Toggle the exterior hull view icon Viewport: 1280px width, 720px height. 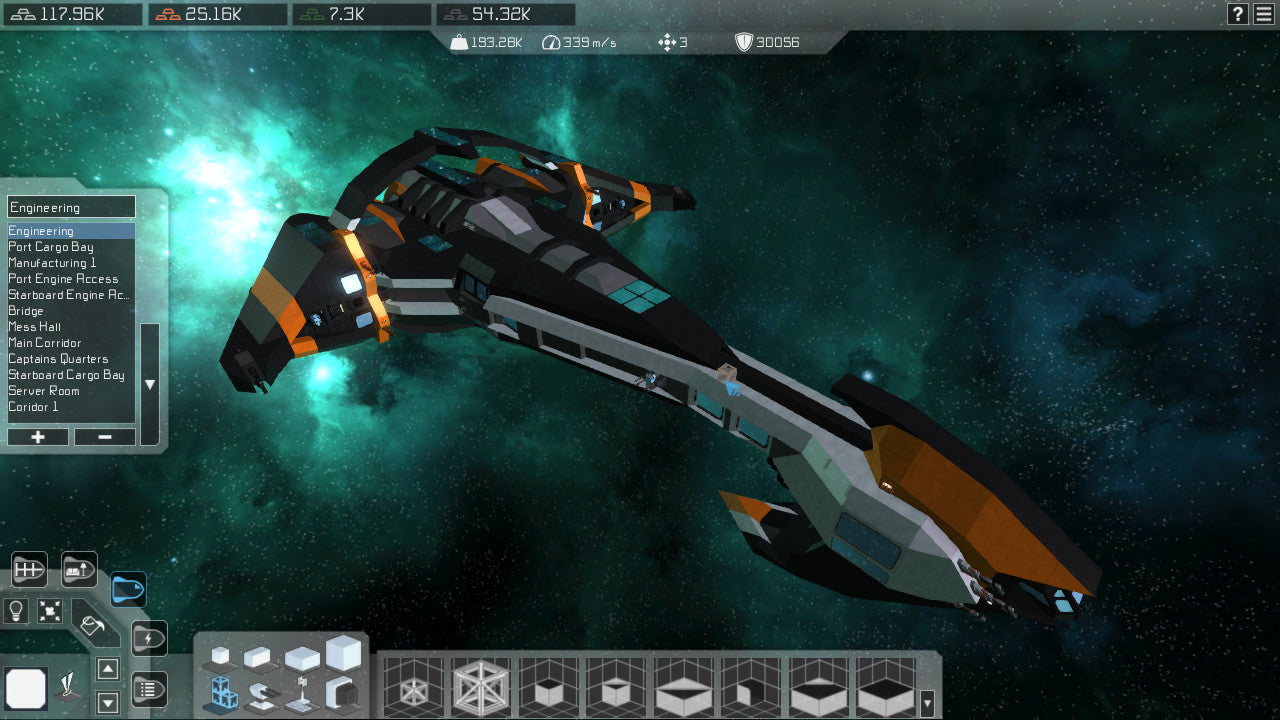pos(129,591)
